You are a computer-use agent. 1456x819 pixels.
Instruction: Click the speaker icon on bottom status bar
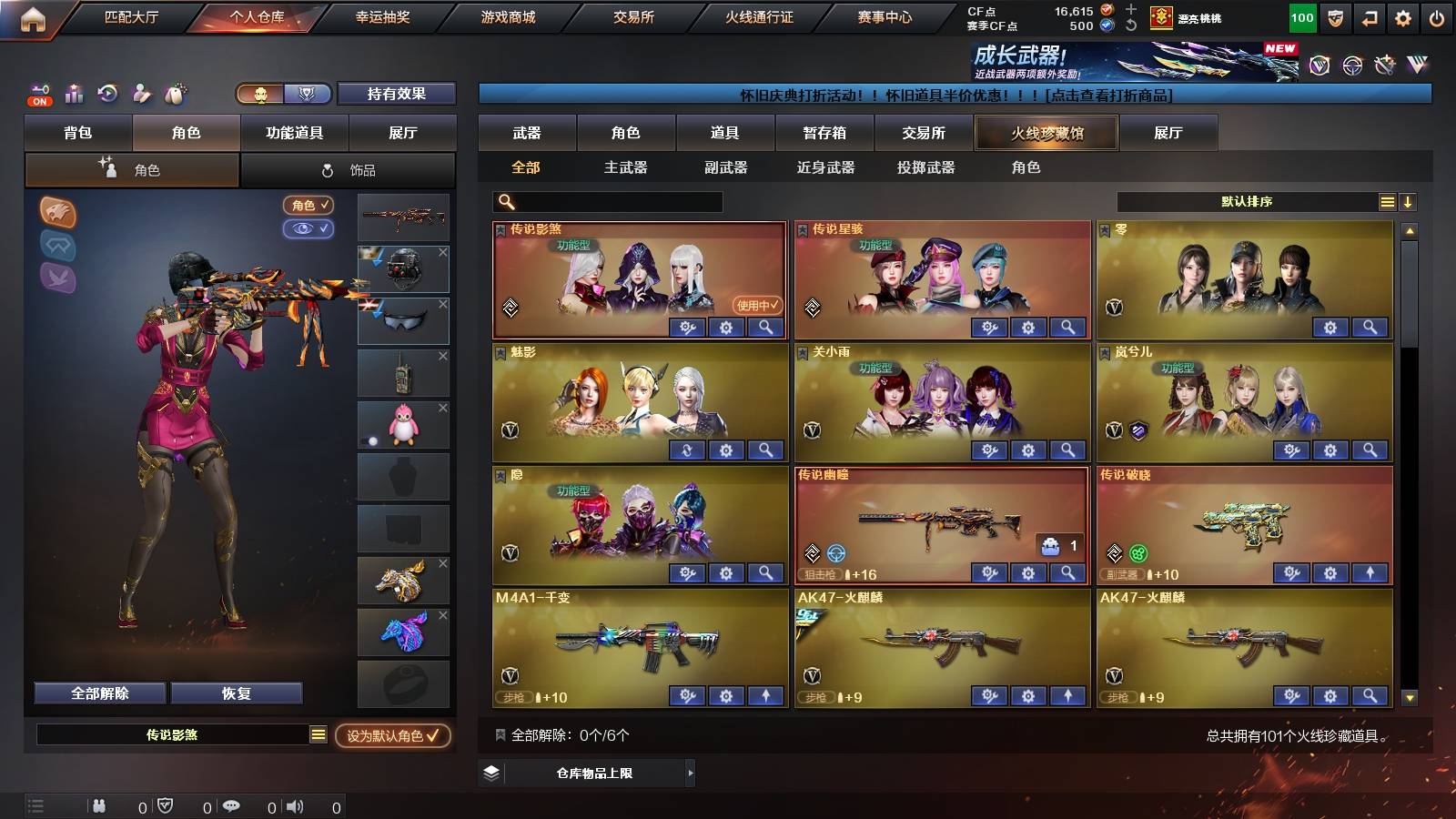click(x=293, y=805)
